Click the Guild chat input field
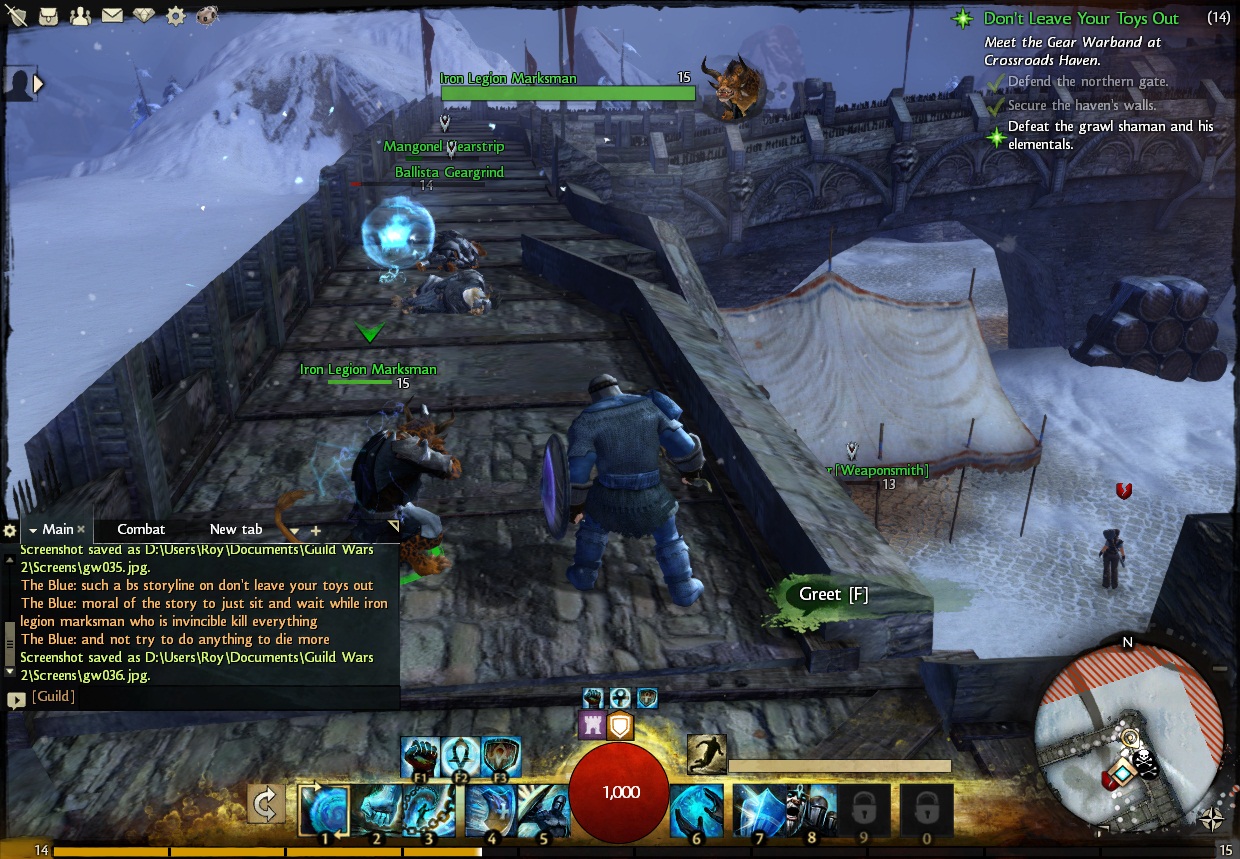The width and height of the screenshot is (1240, 859). tap(210, 696)
